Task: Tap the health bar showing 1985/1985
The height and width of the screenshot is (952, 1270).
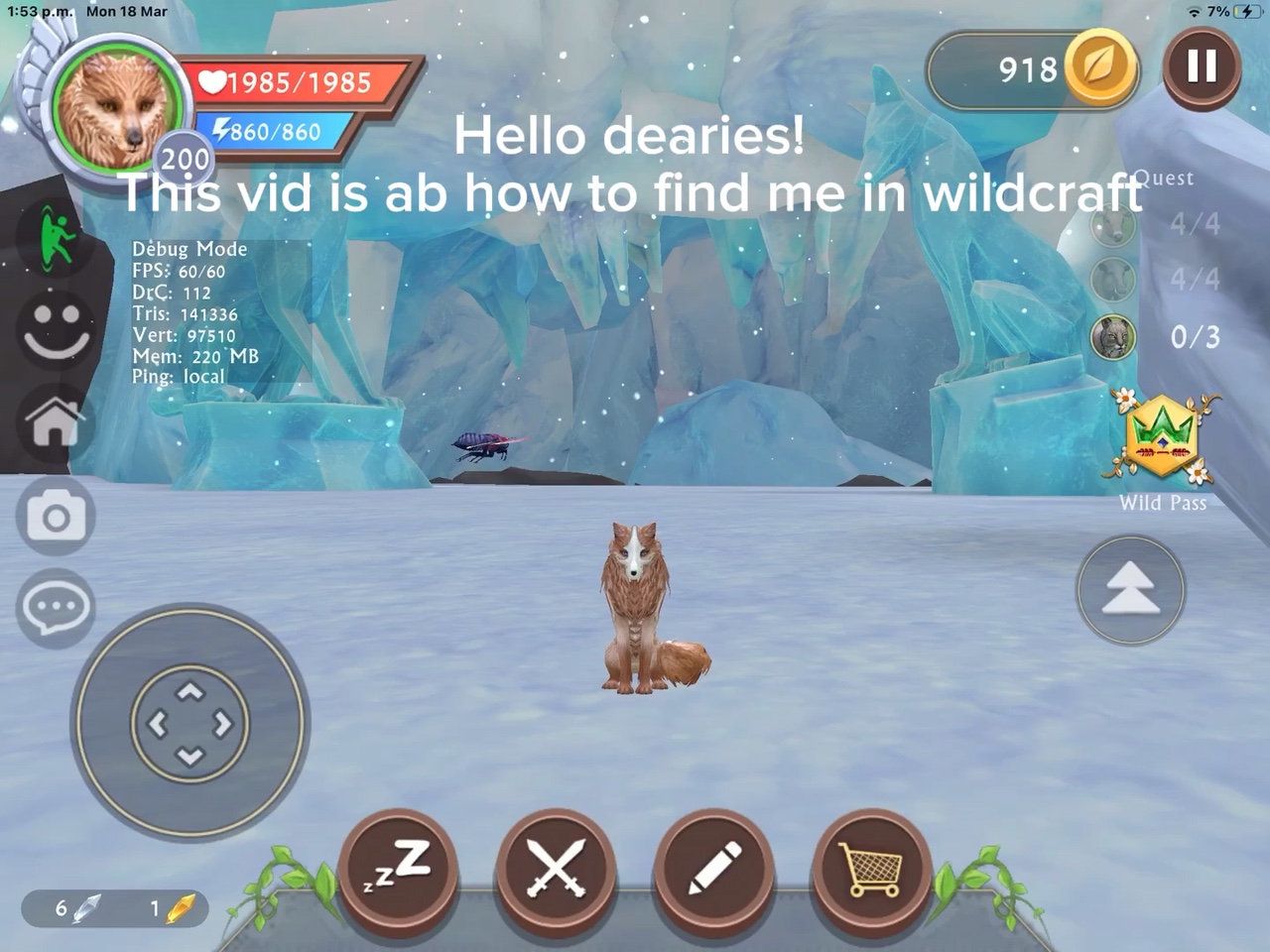Action: pyautogui.click(x=288, y=82)
